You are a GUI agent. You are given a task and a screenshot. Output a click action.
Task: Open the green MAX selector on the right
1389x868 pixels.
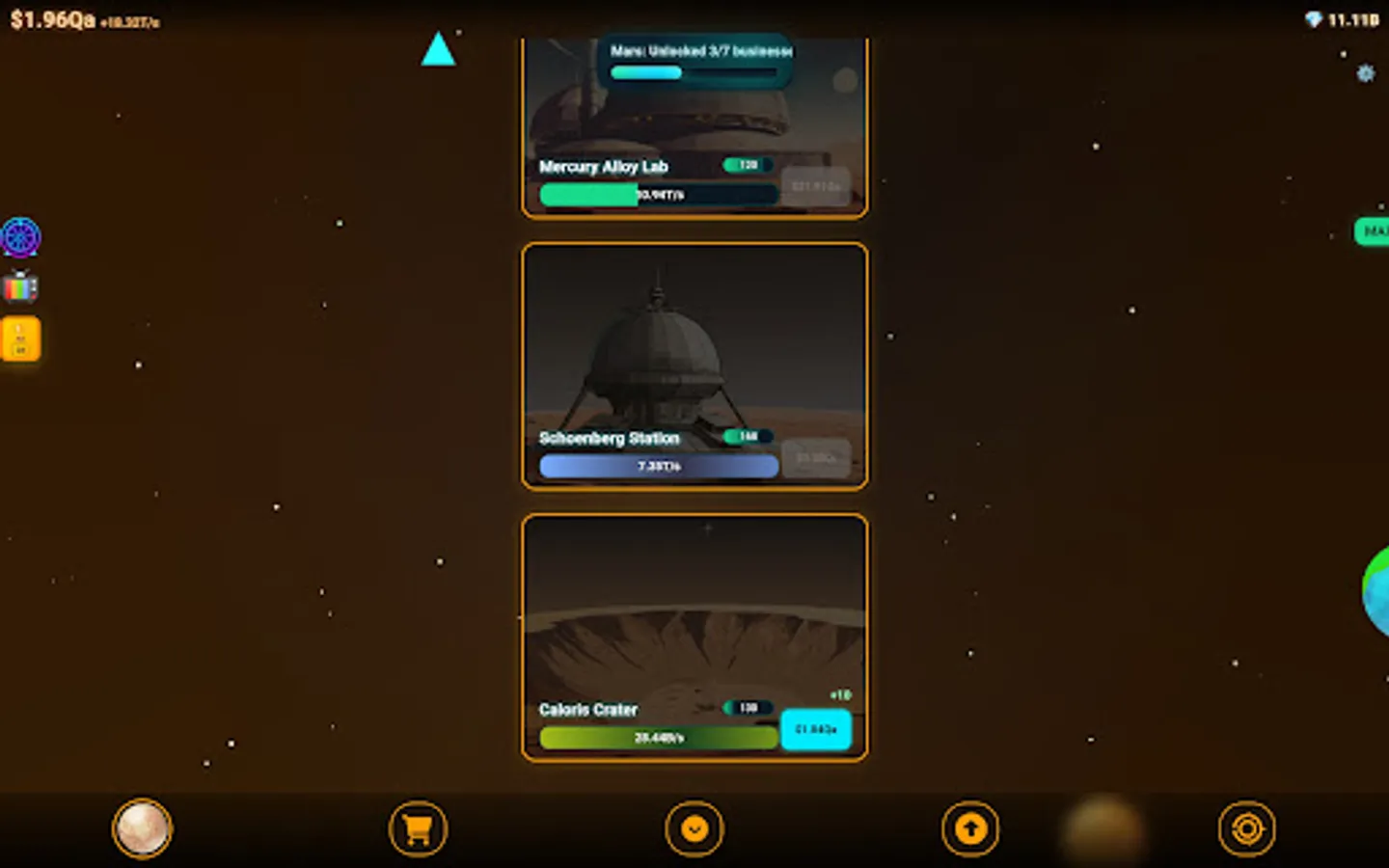click(x=1374, y=232)
